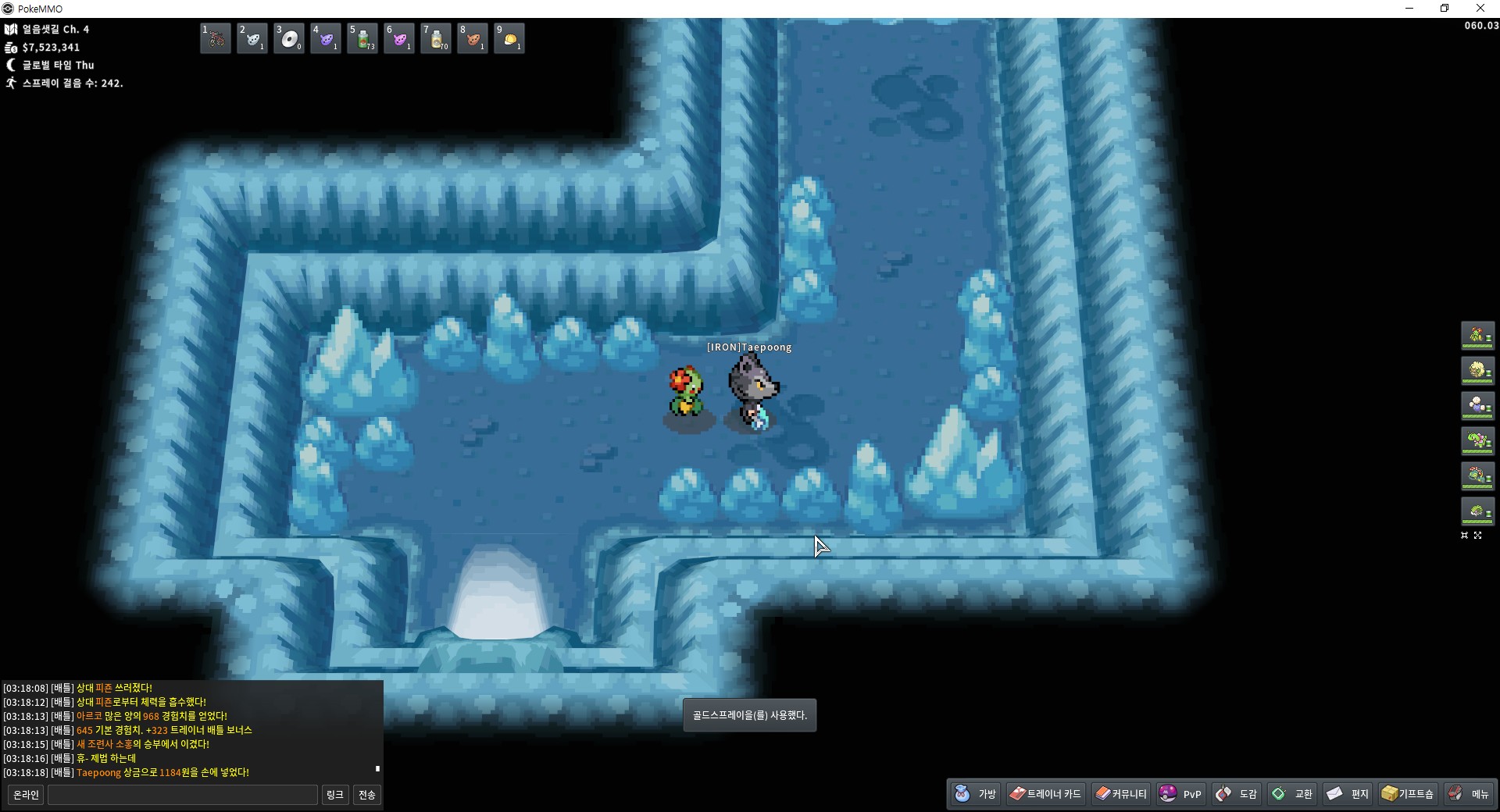Select the Bellossom party slot
Screen dimensions: 1500x812
point(1477,336)
